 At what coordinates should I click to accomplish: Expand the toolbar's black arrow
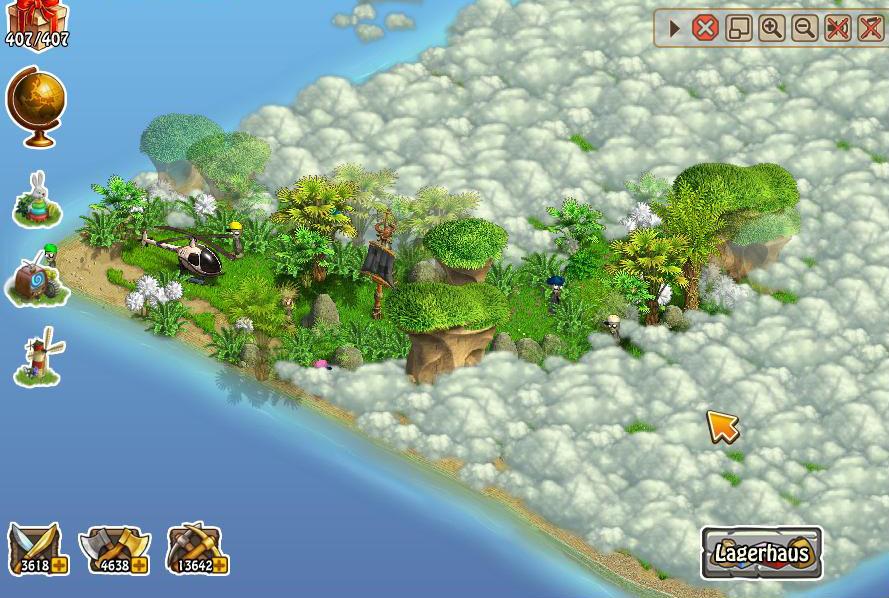675,28
